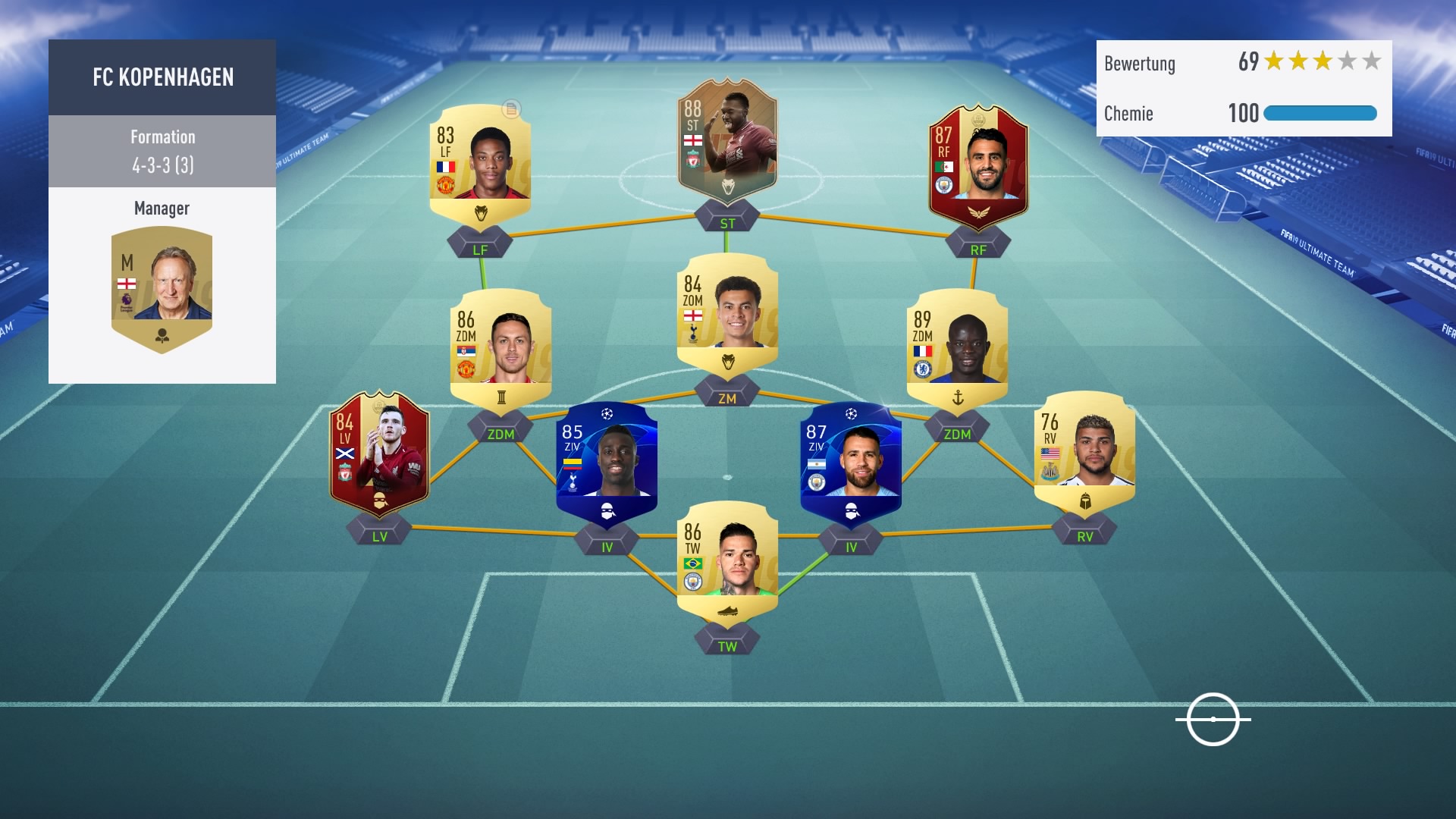Select the 76-rated RV right-back card
The width and height of the screenshot is (1456, 819).
1084,451
